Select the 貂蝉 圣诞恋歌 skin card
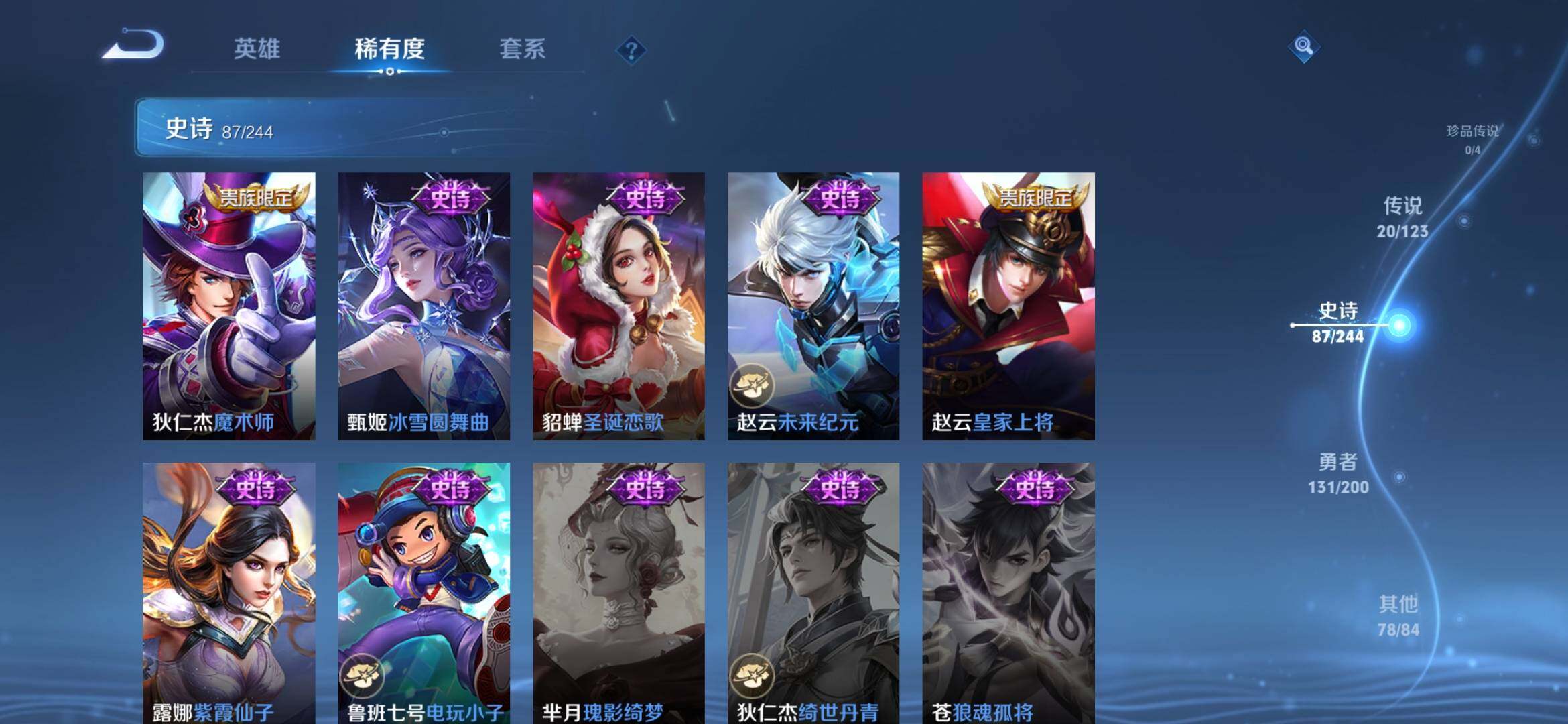Viewport: 1568px width, 724px height. (618, 306)
